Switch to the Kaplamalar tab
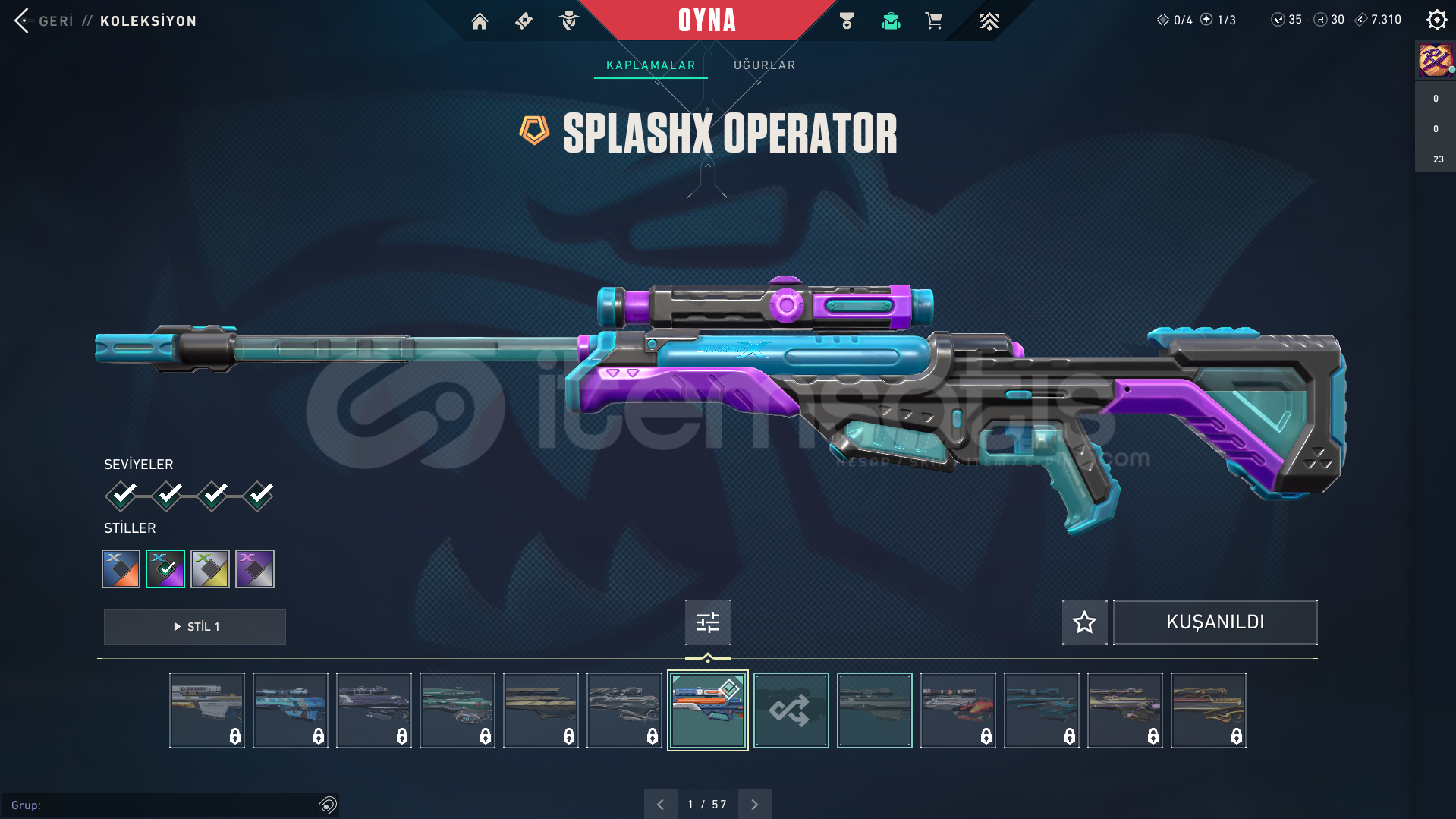Screen dimensions: 1456x819 [x=650, y=65]
